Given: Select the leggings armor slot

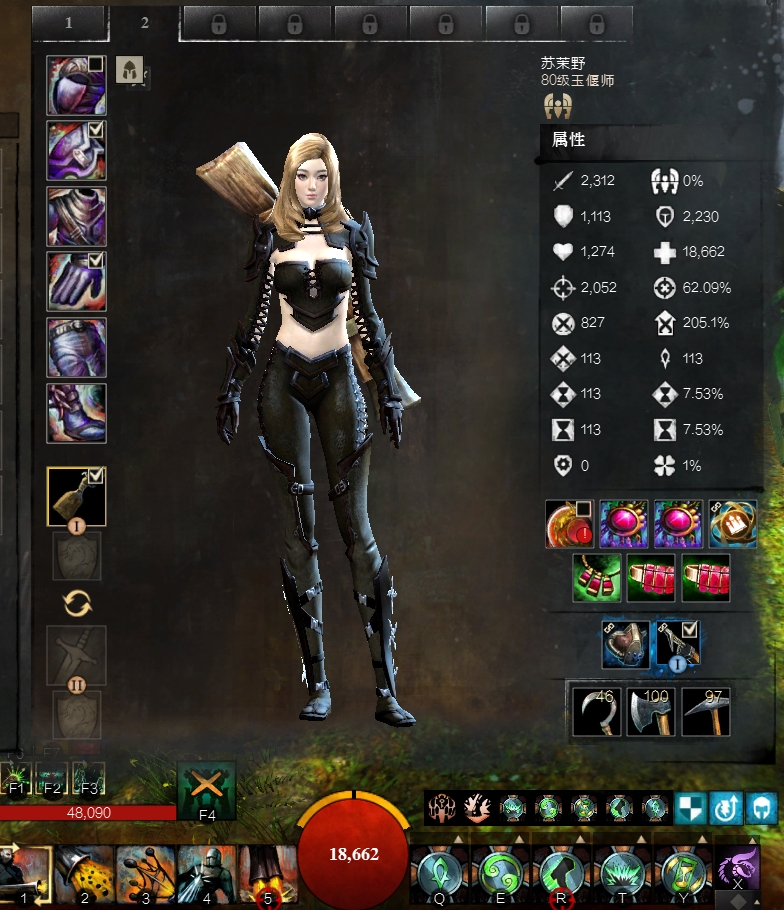Looking at the screenshot, I should click(76, 347).
